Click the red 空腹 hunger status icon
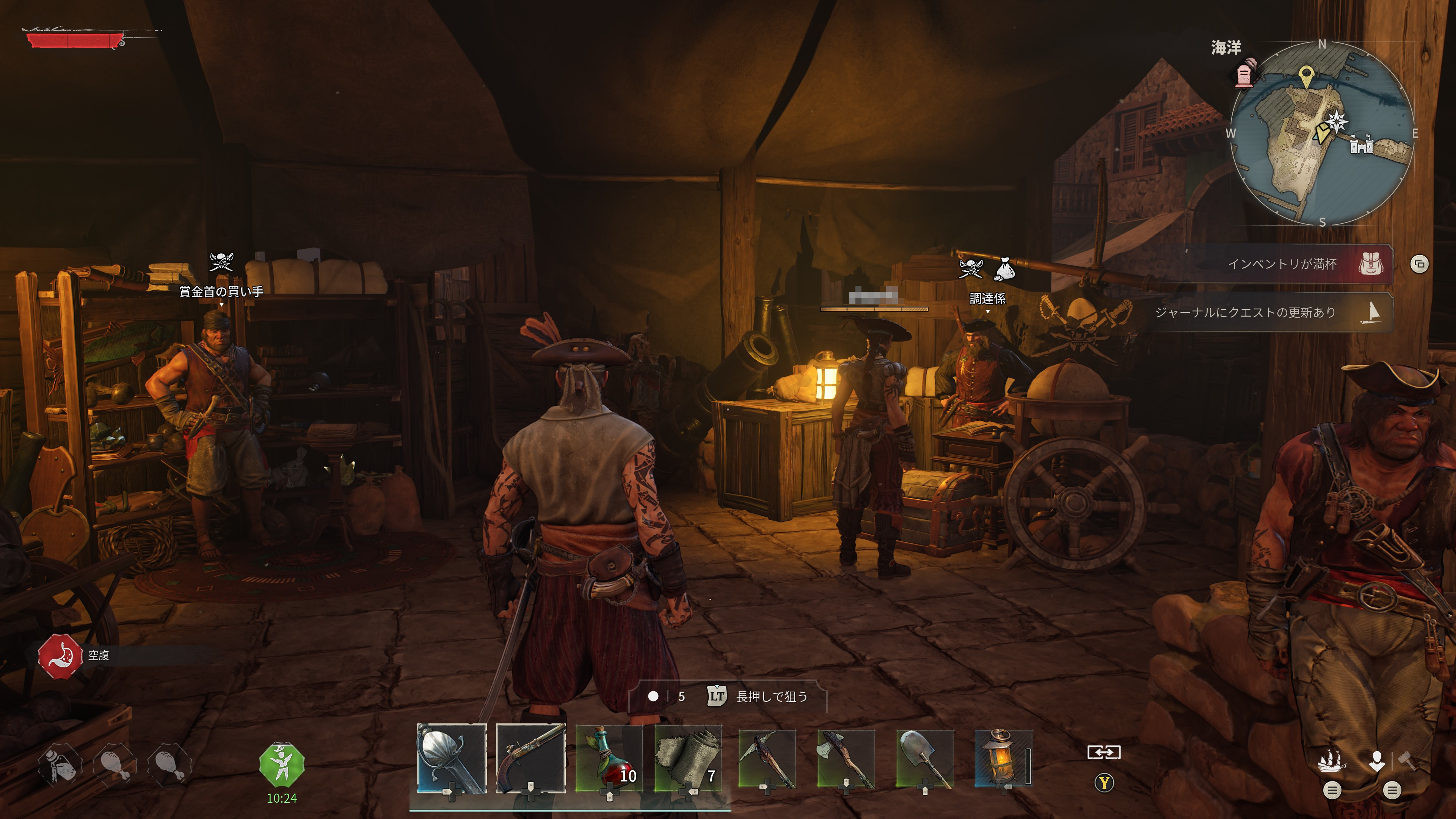 point(61,656)
